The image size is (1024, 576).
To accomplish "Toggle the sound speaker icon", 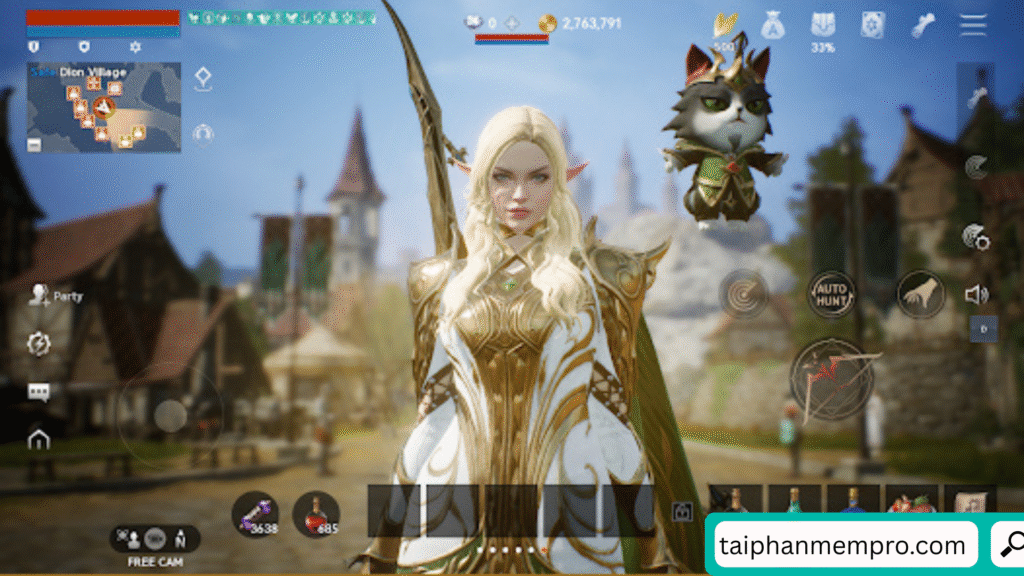I will tap(976, 294).
